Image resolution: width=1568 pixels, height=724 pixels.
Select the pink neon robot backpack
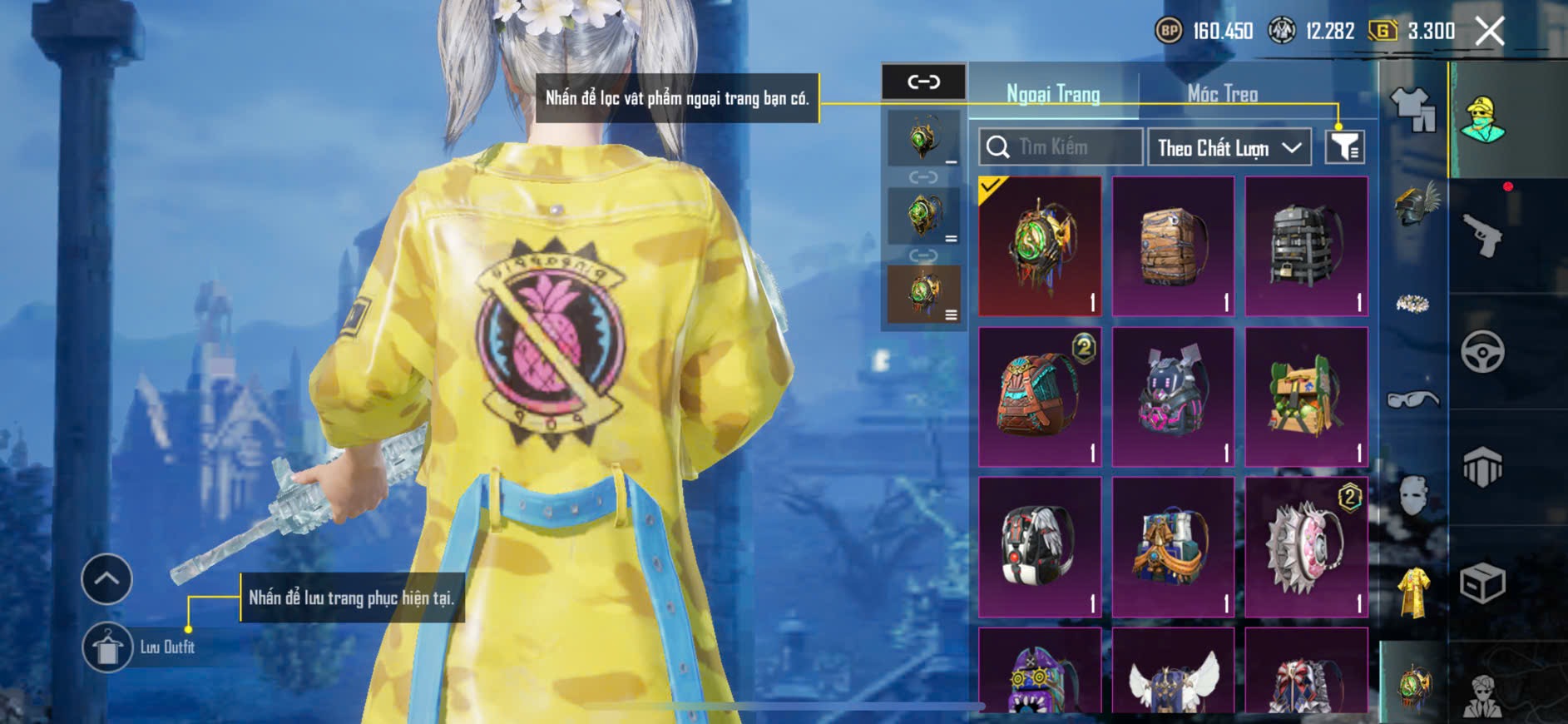point(1173,397)
